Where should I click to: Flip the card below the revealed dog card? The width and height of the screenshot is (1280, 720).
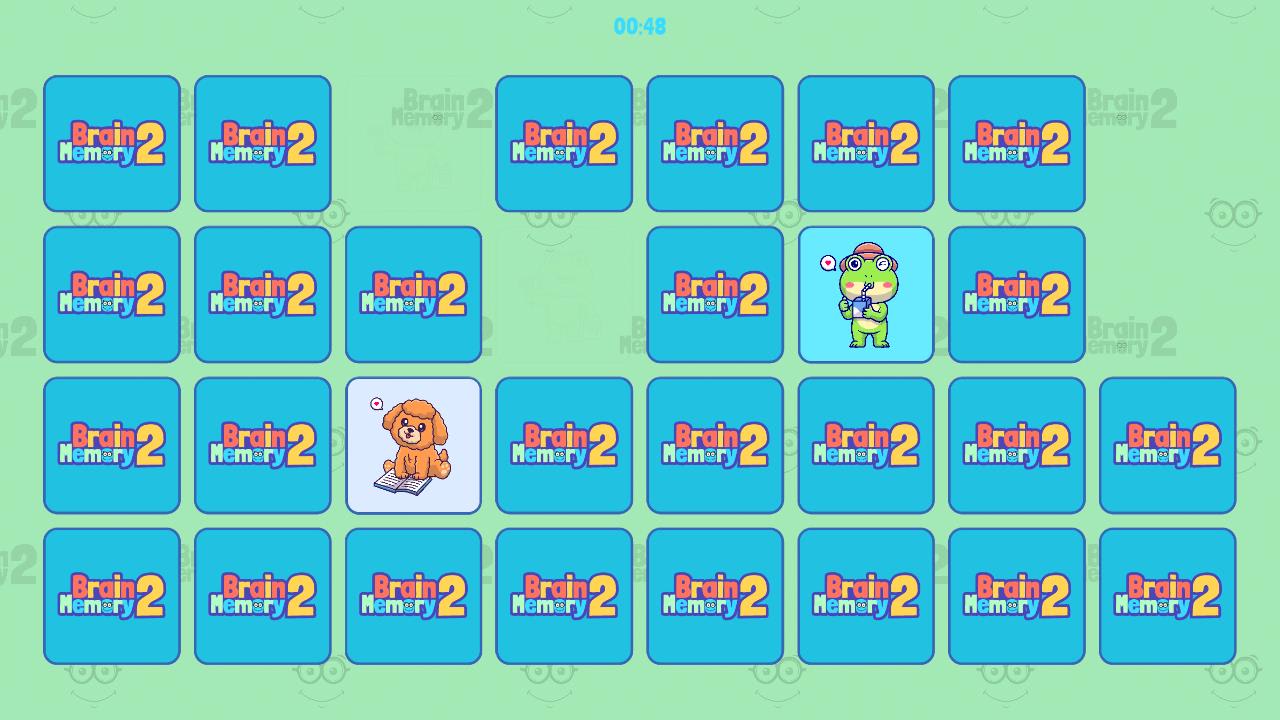(414, 595)
